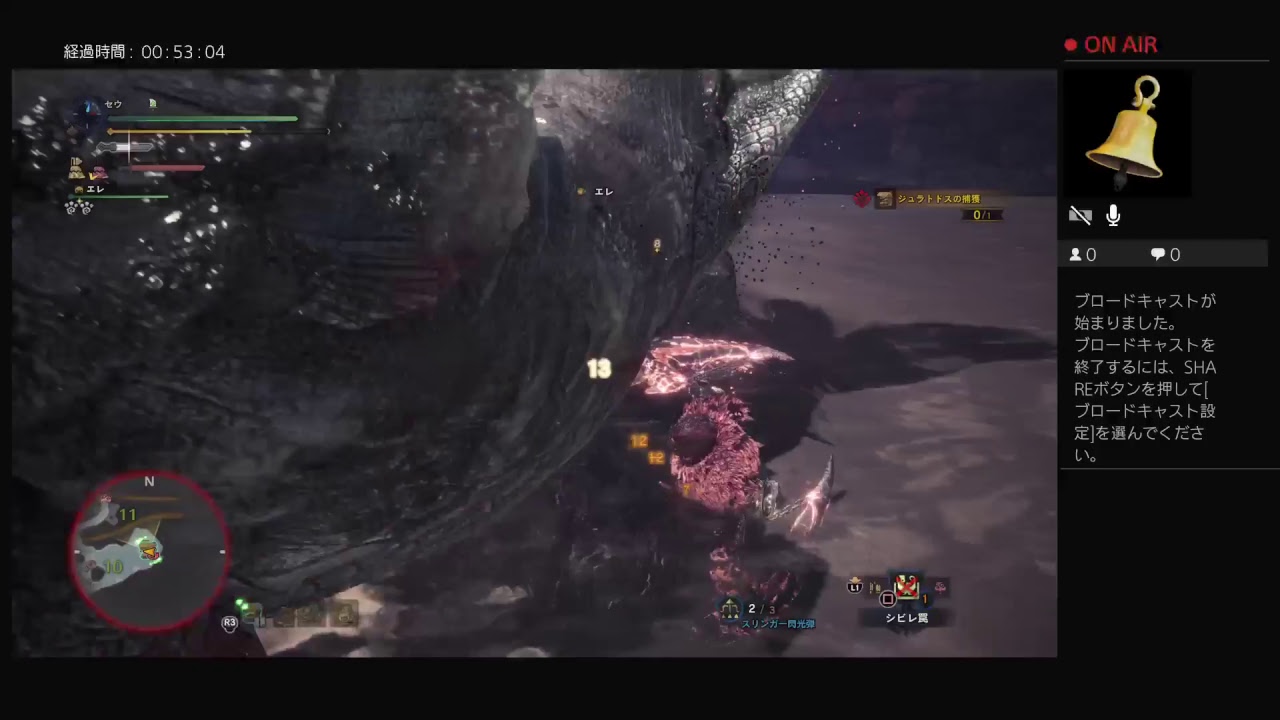Click the weapon sharpness sword icon

[x=123, y=148]
